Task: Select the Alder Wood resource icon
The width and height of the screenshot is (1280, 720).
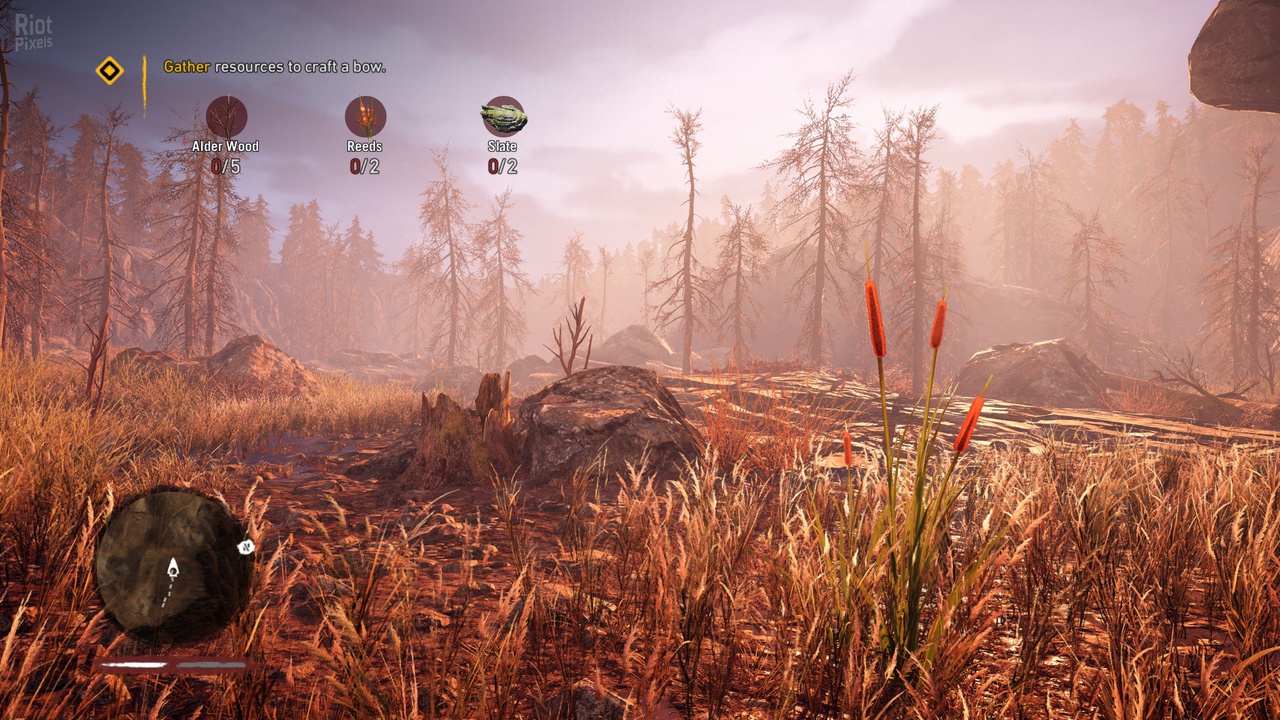Action: [x=226, y=116]
